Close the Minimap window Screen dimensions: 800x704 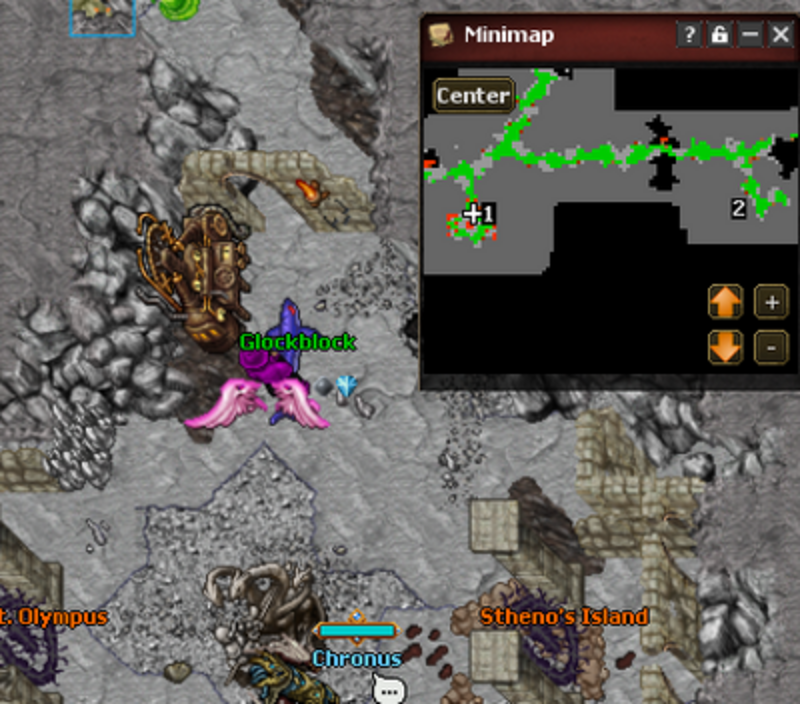tap(781, 35)
